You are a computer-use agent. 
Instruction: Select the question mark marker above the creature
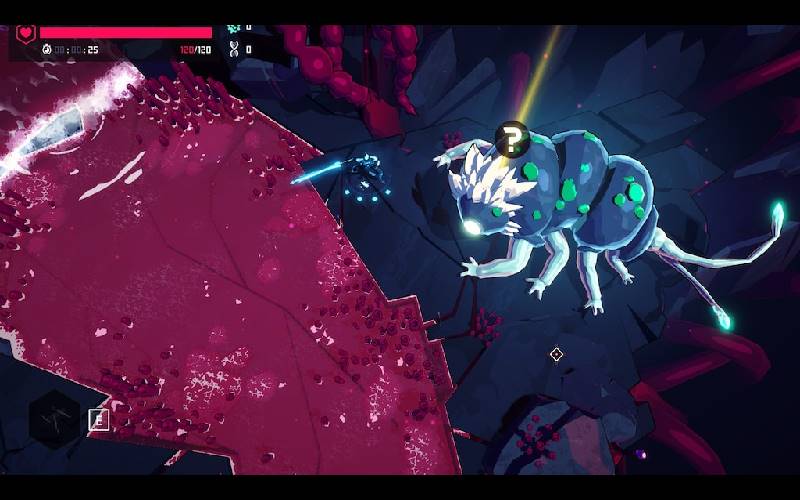coord(511,140)
